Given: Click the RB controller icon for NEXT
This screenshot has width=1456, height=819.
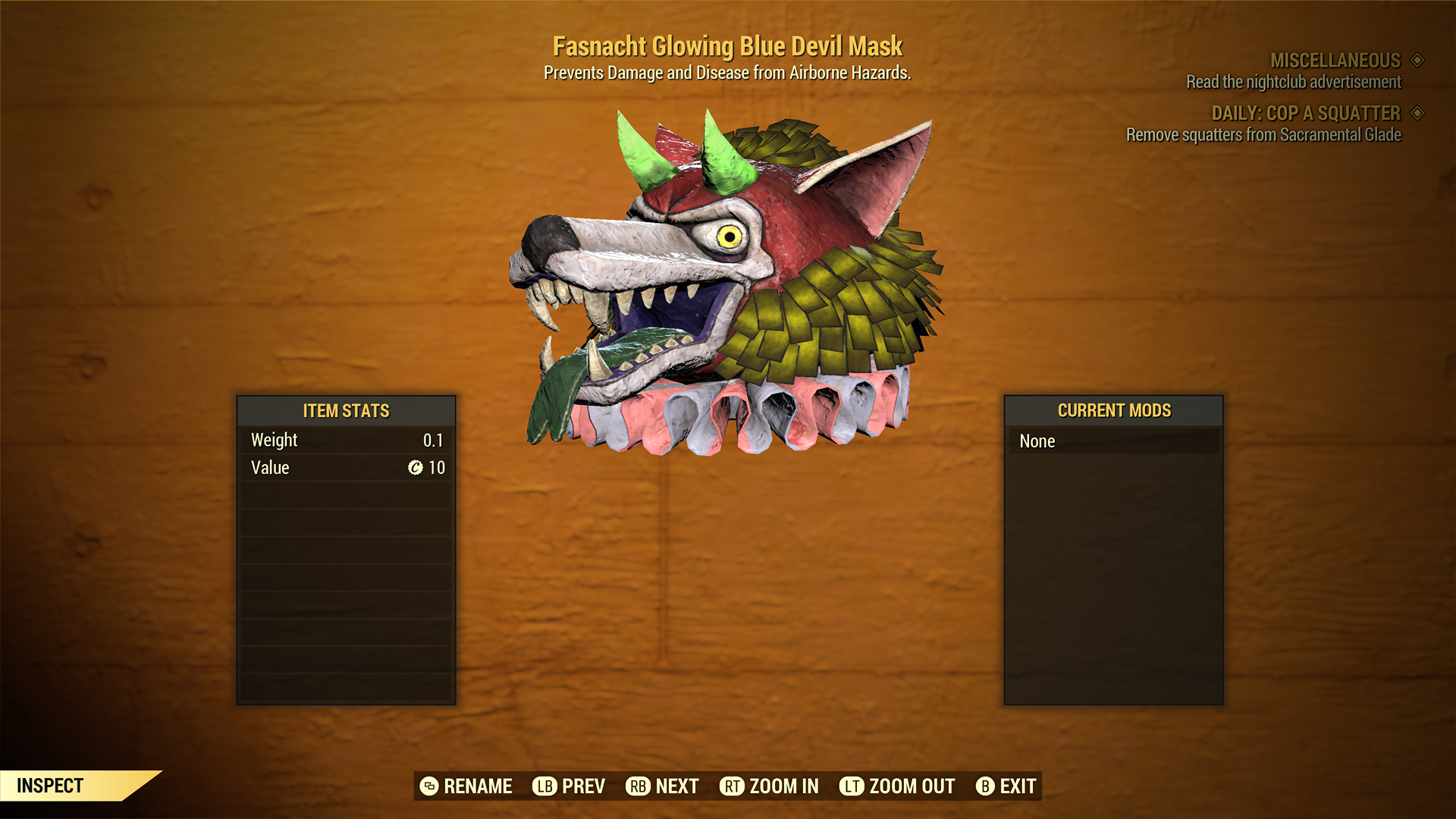Looking at the screenshot, I should (x=637, y=786).
